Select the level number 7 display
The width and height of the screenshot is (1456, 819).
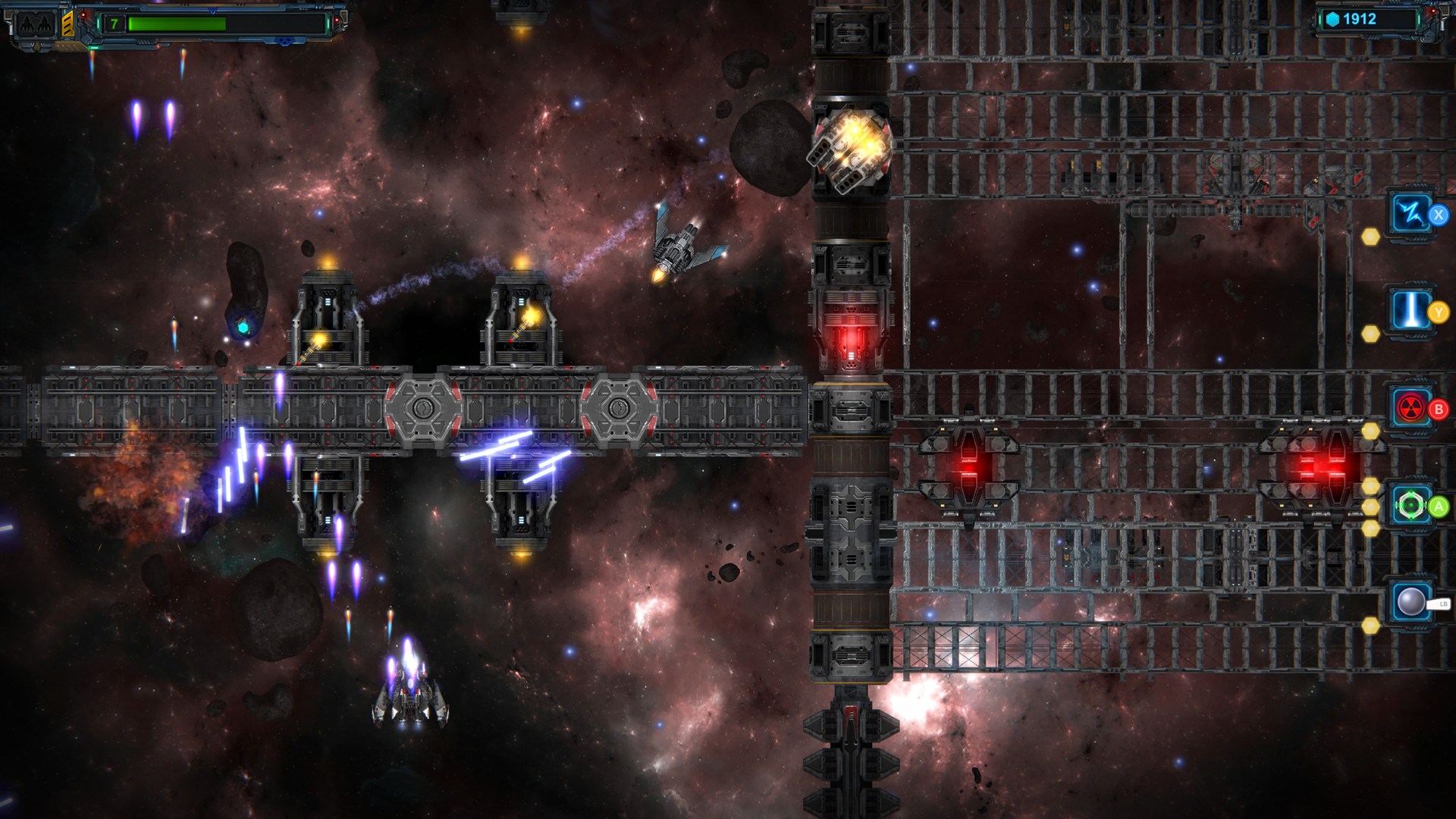(x=114, y=24)
